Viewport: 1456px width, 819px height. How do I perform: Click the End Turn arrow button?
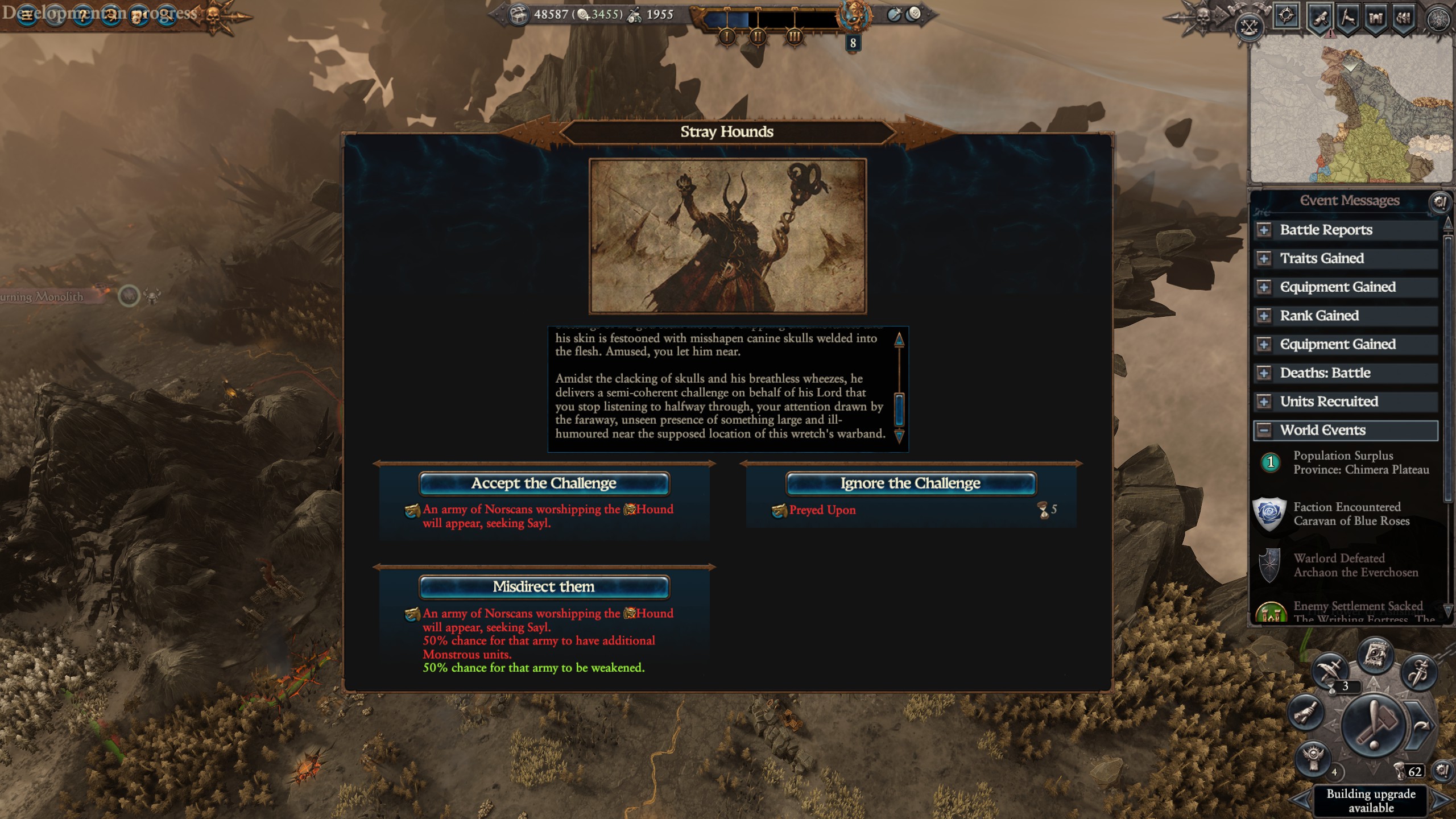pyautogui.click(x=1421, y=726)
